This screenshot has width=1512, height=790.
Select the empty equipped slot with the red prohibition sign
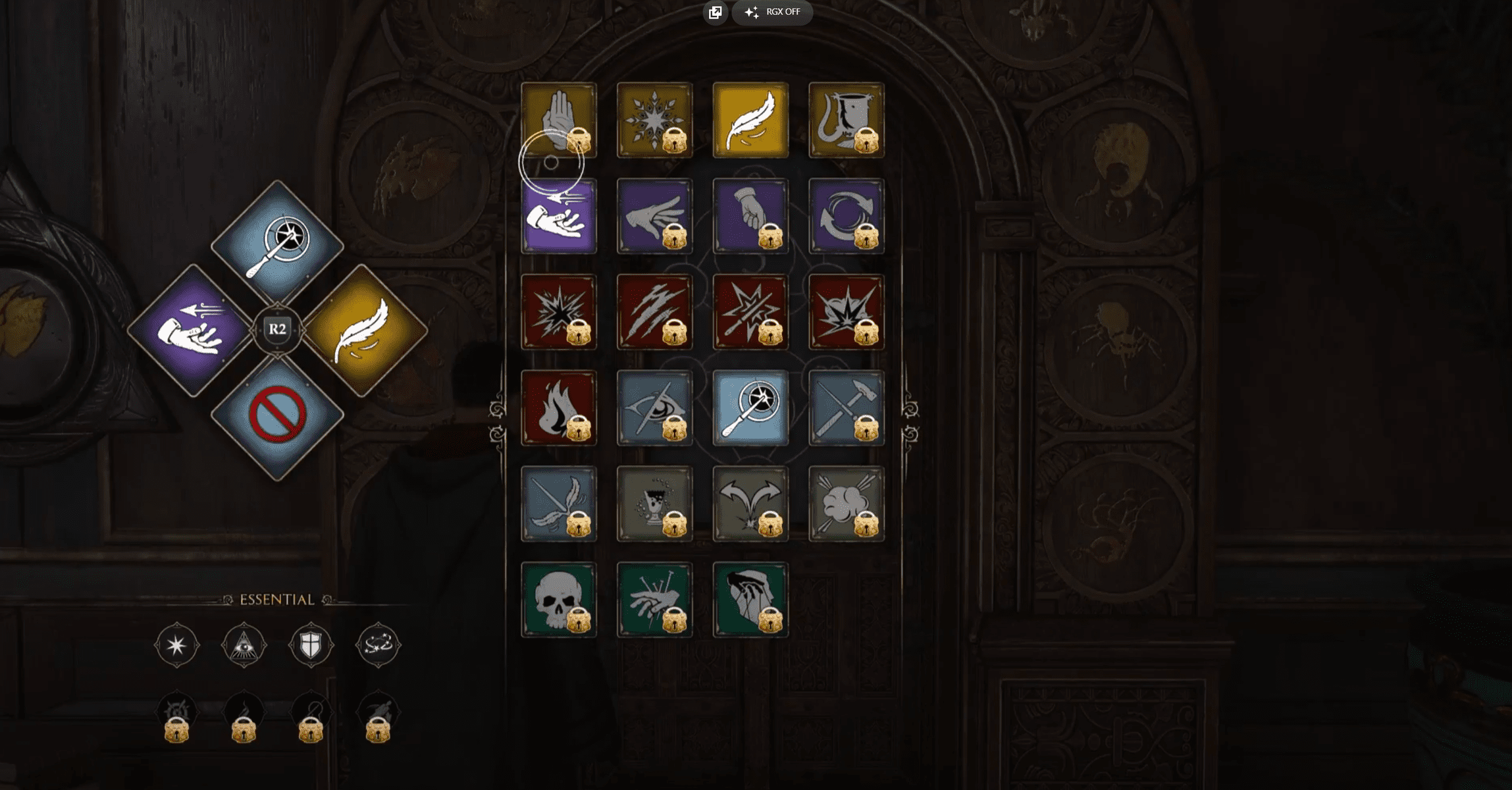[277, 416]
